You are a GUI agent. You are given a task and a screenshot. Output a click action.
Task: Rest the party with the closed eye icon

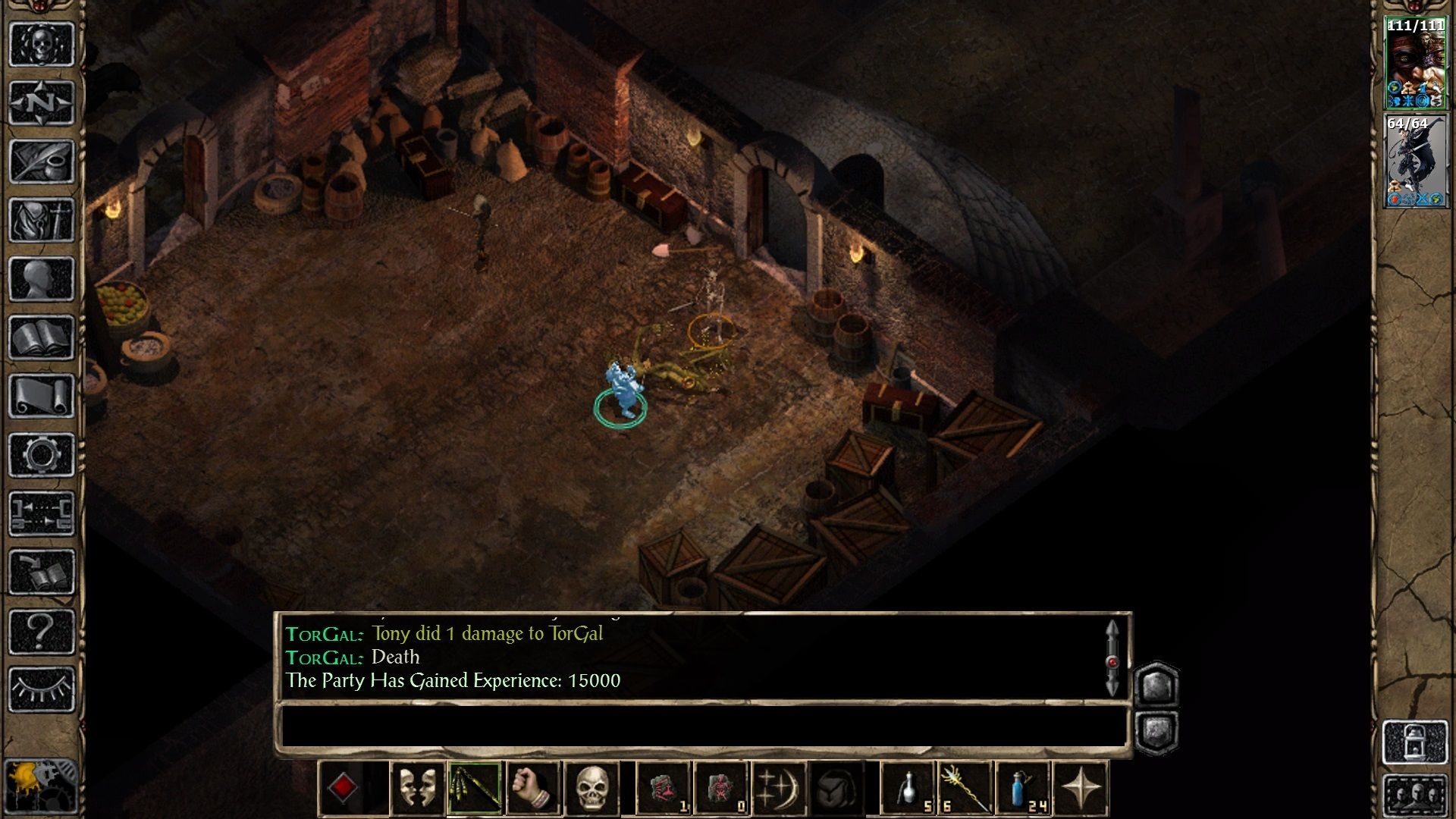click(42, 689)
